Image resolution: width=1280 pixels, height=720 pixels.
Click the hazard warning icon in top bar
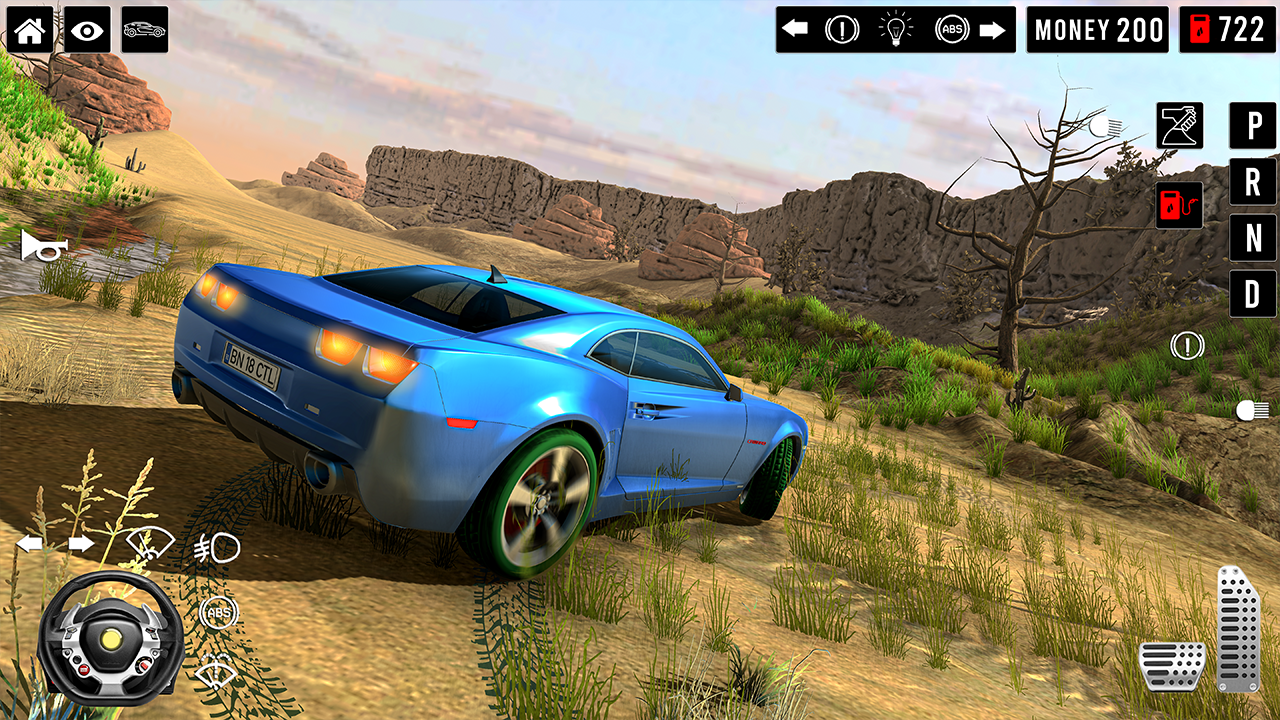[x=841, y=30]
